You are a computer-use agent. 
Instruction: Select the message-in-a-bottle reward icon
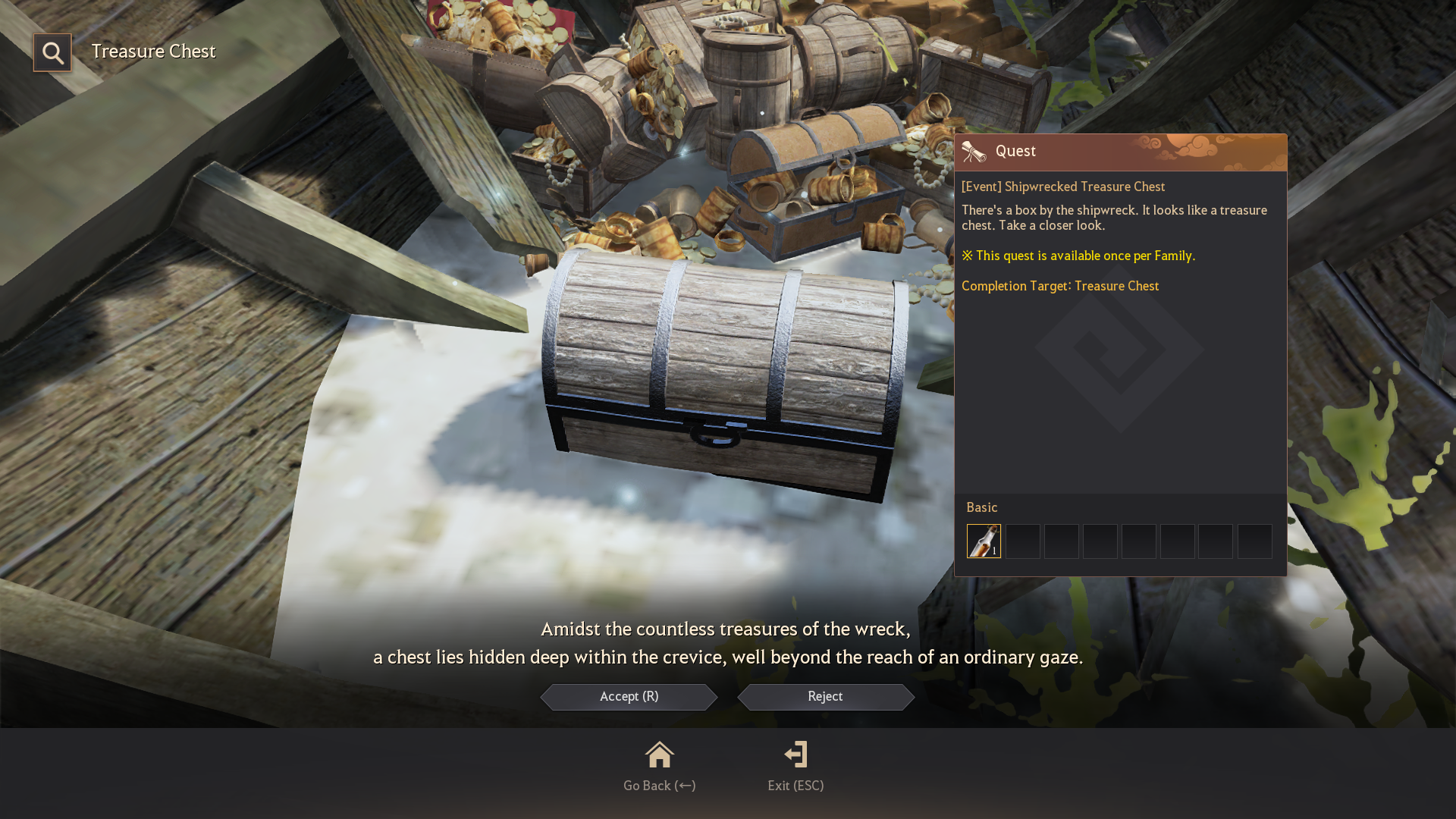click(983, 541)
